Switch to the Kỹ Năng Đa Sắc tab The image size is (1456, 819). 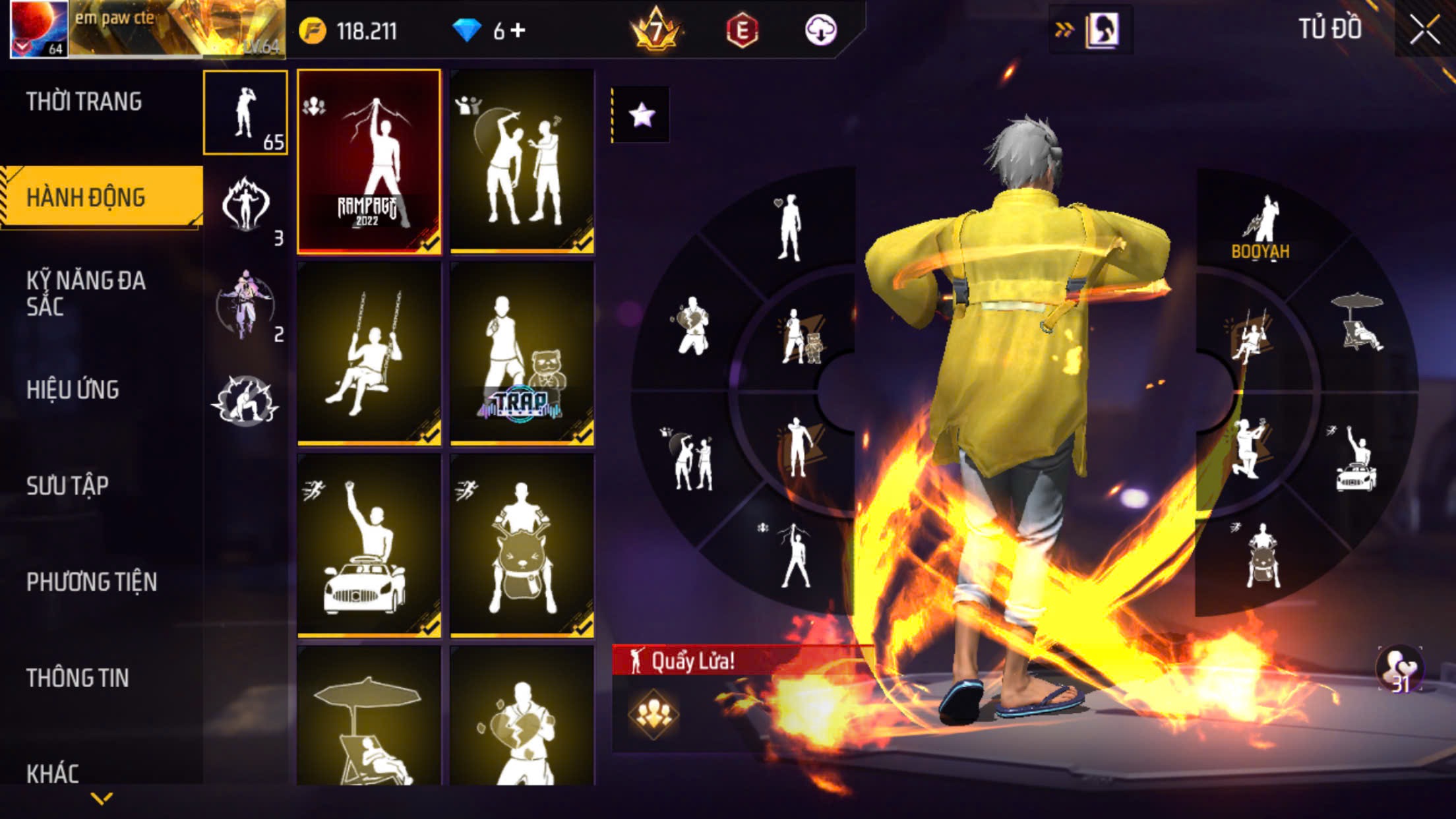(x=86, y=293)
